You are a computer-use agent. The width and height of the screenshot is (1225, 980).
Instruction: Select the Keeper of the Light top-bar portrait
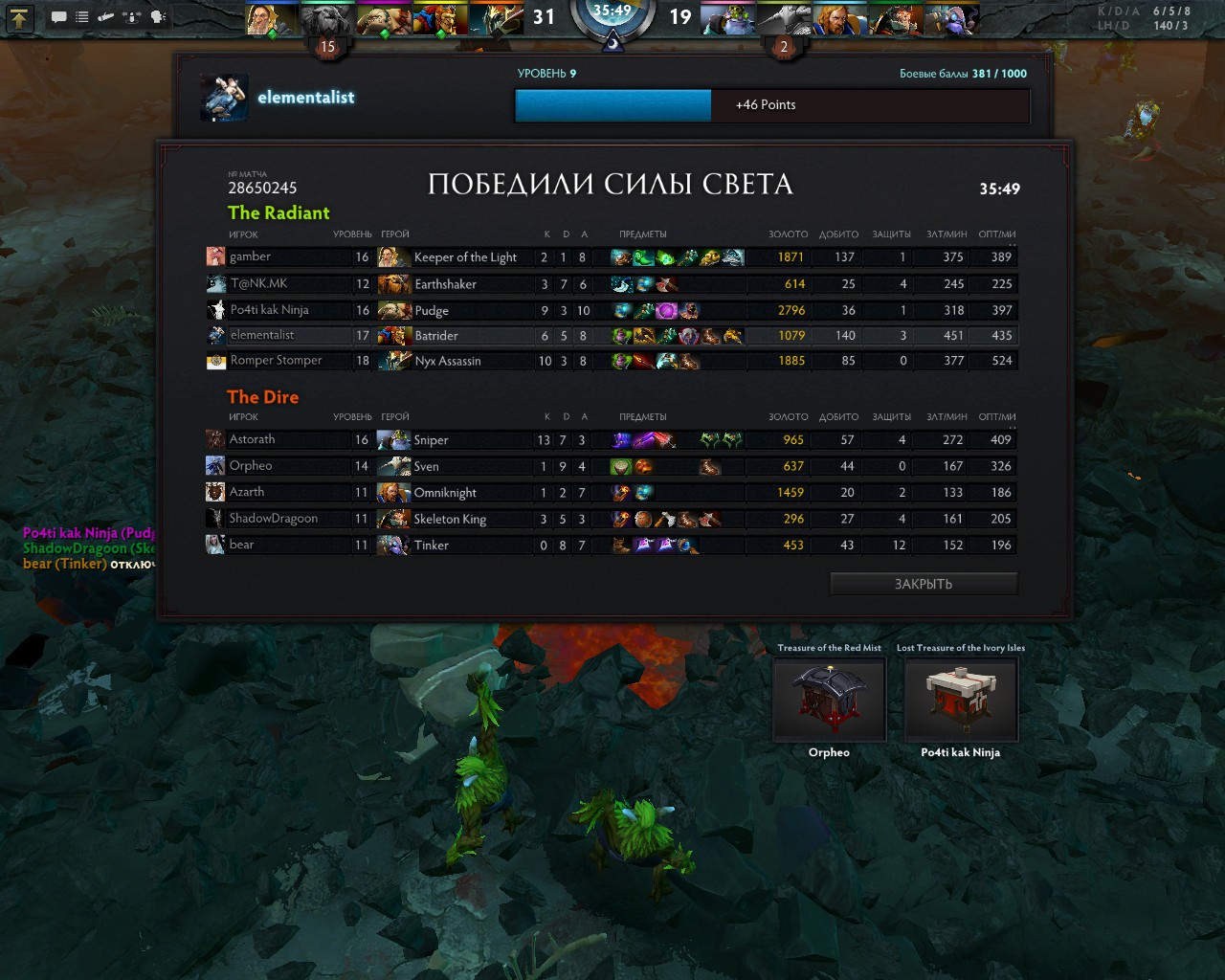271,19
